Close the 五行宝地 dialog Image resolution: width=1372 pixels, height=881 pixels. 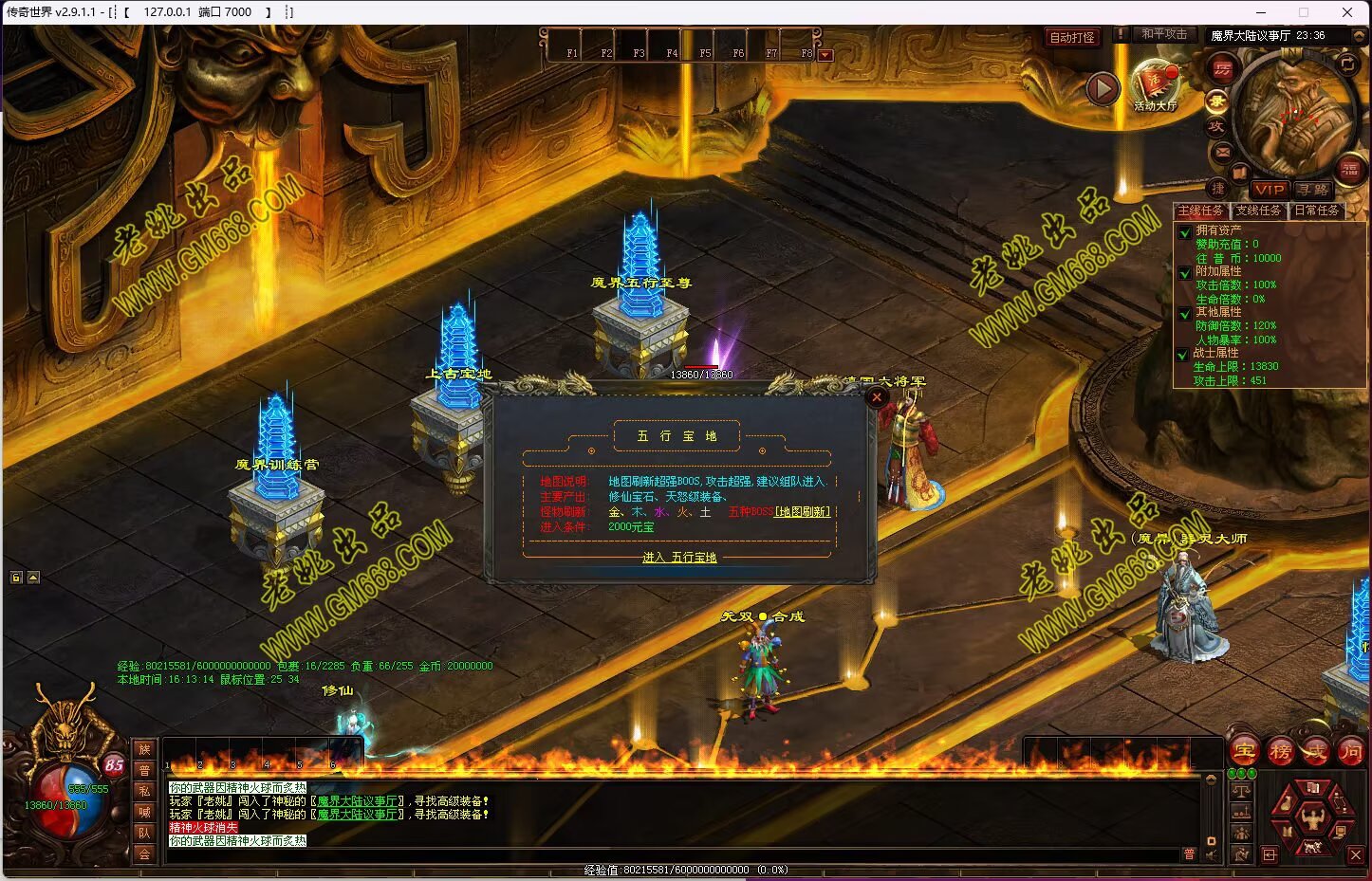877,397
